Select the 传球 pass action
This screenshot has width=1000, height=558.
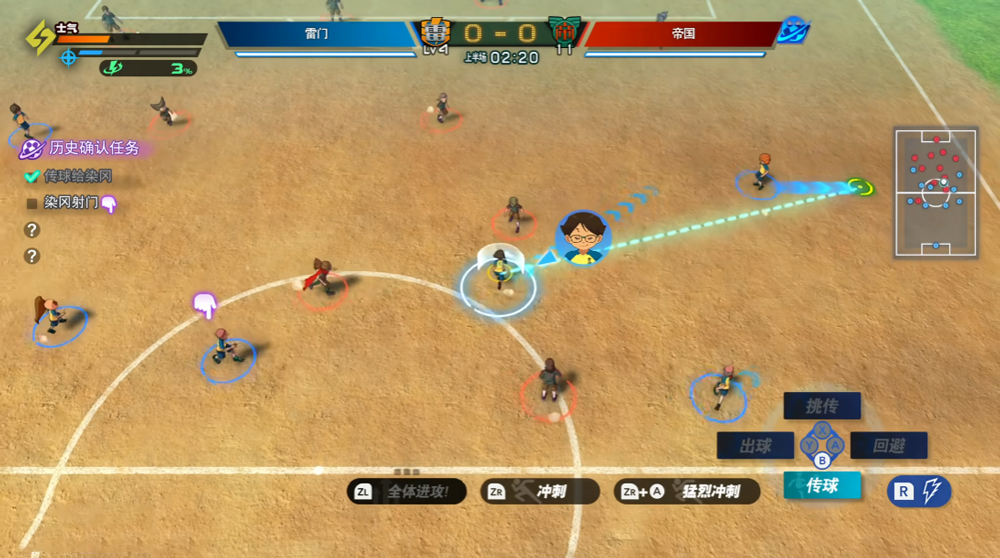(820, 486)
